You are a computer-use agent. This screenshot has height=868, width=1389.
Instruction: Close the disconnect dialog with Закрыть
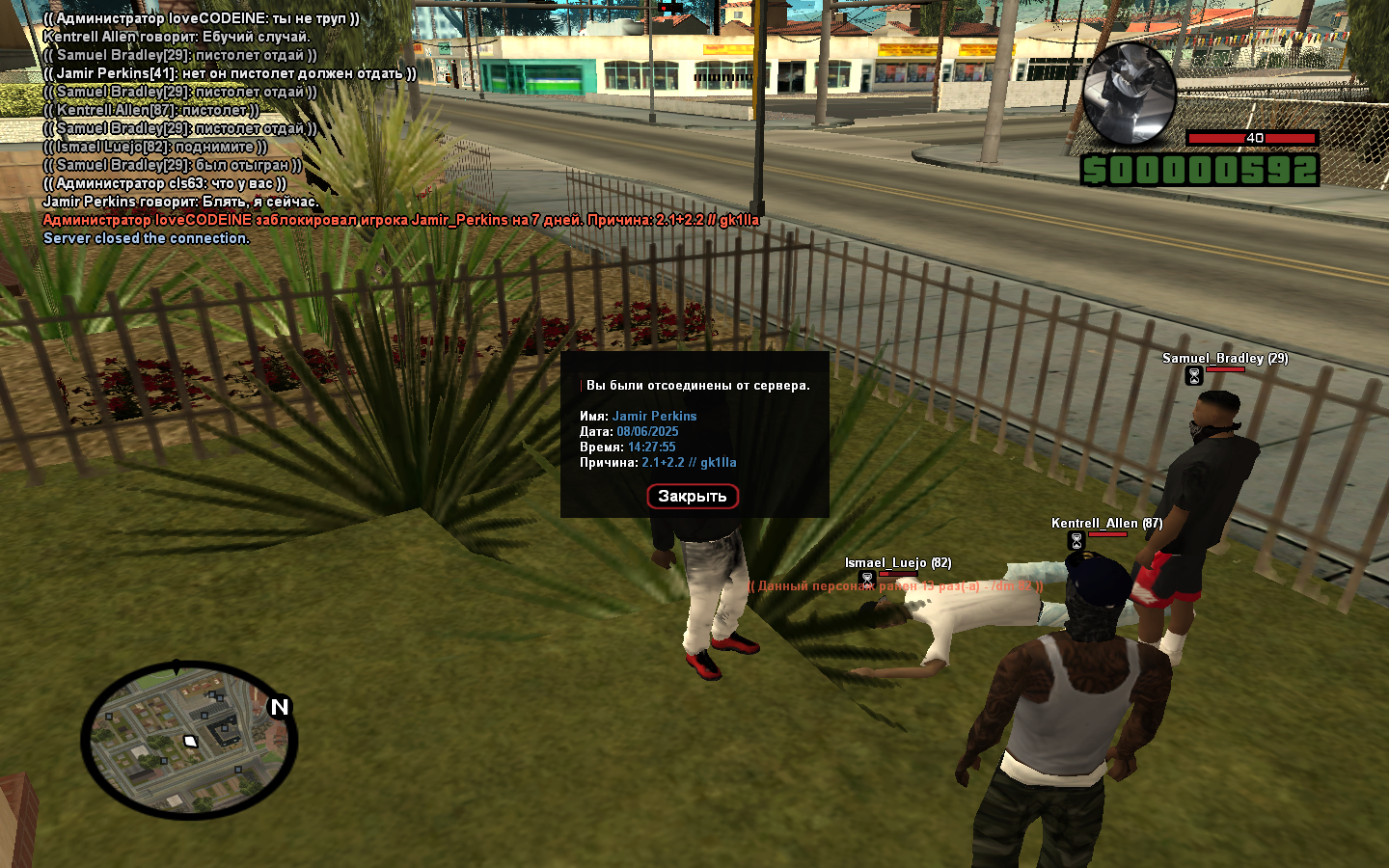692,496
